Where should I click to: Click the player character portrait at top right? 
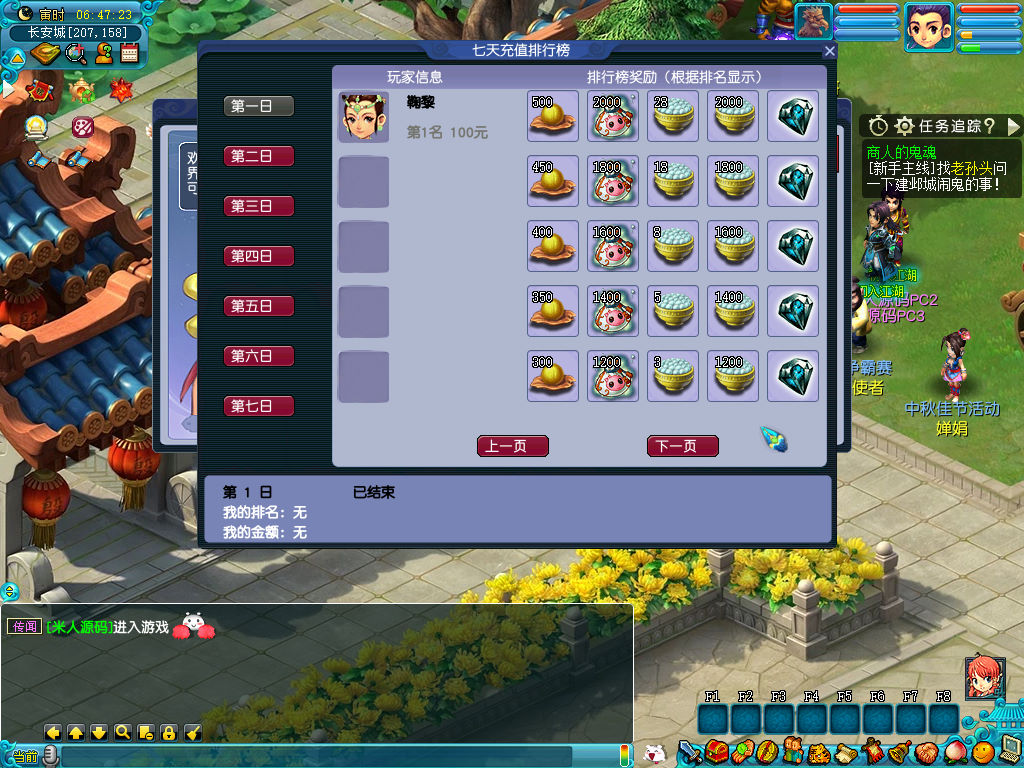tap(929, 26)
